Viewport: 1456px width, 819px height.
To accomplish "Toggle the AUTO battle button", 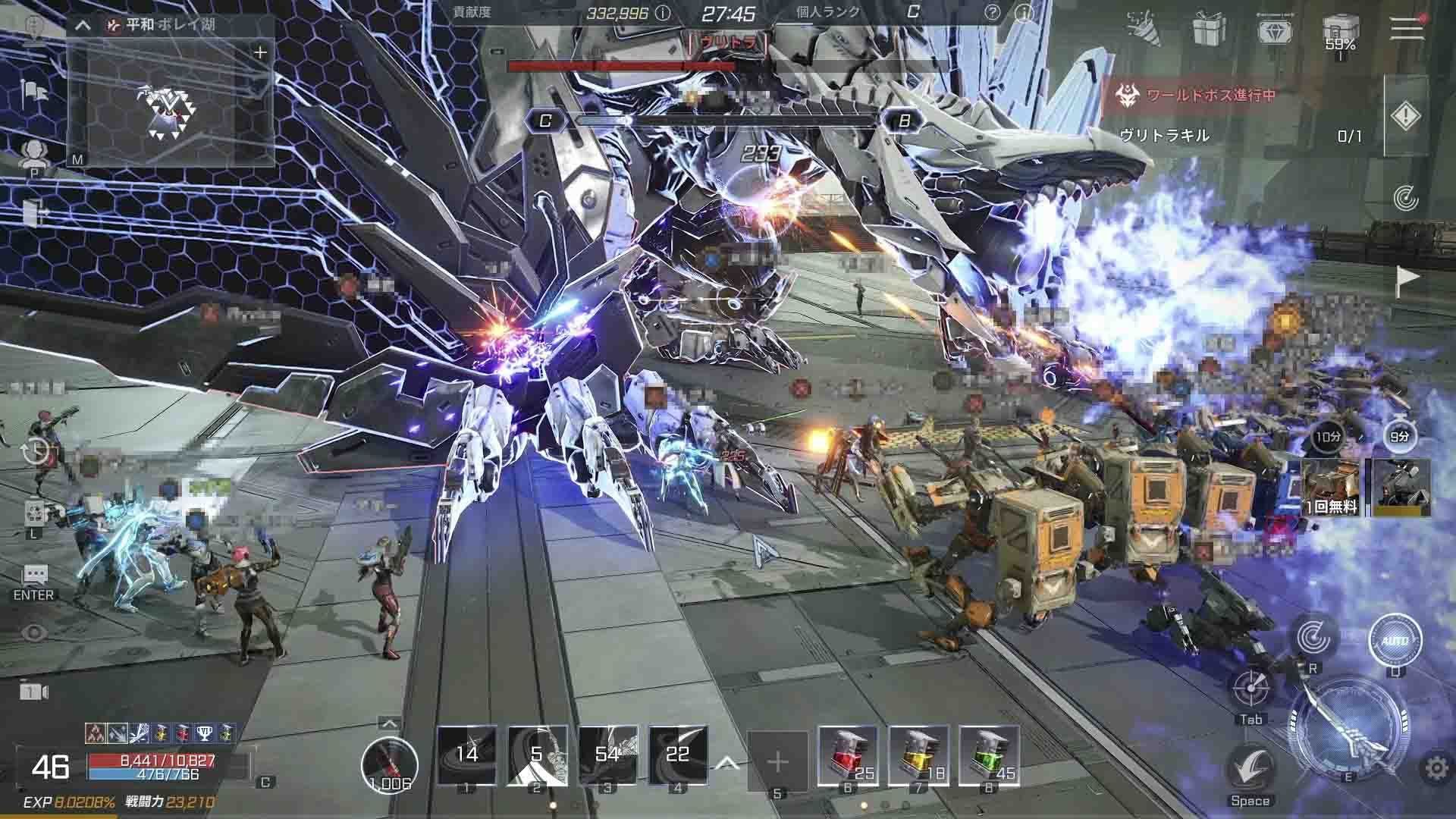I will [x=1394, y=641].
